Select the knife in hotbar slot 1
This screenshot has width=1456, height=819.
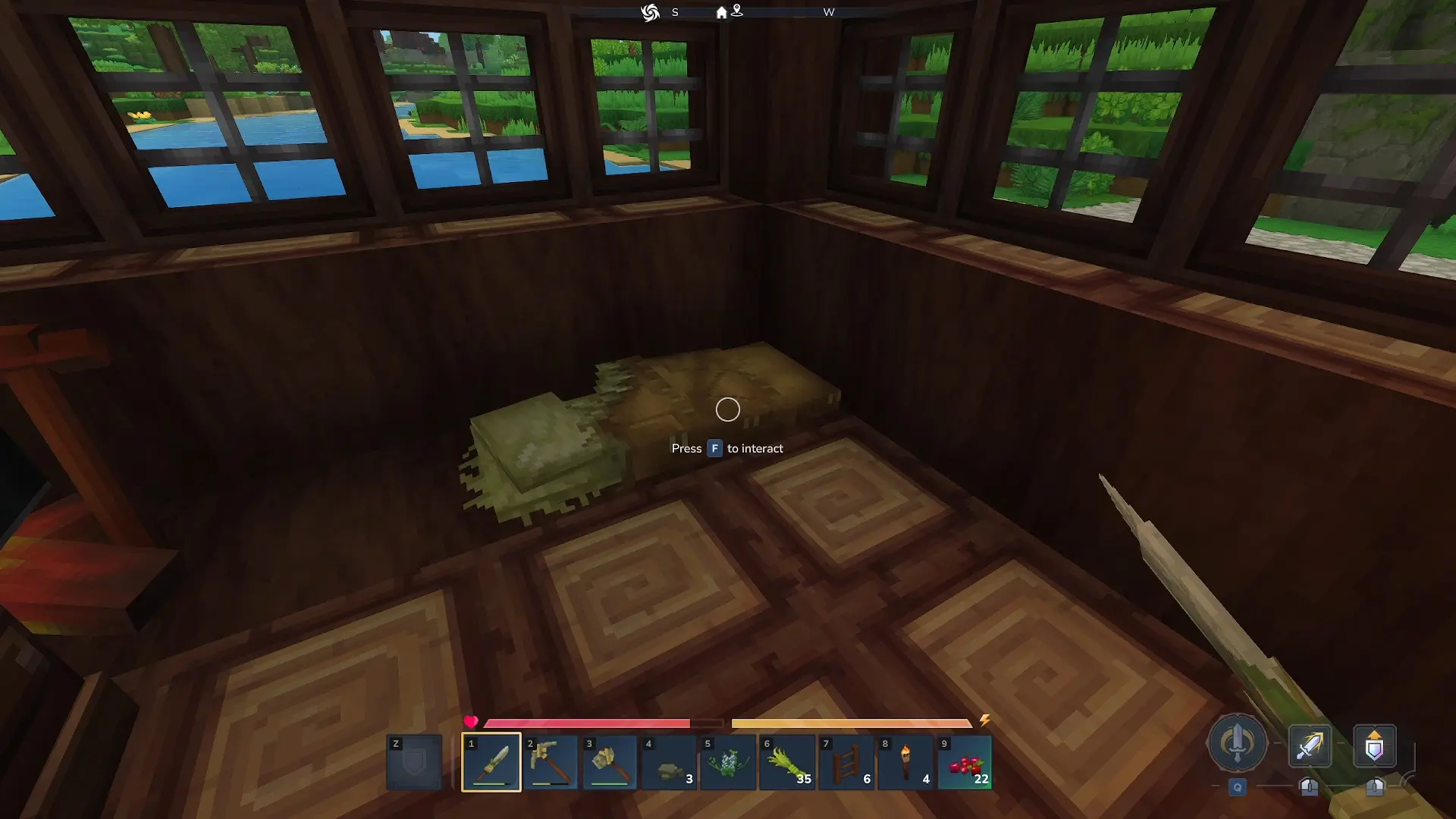[491, 761]
